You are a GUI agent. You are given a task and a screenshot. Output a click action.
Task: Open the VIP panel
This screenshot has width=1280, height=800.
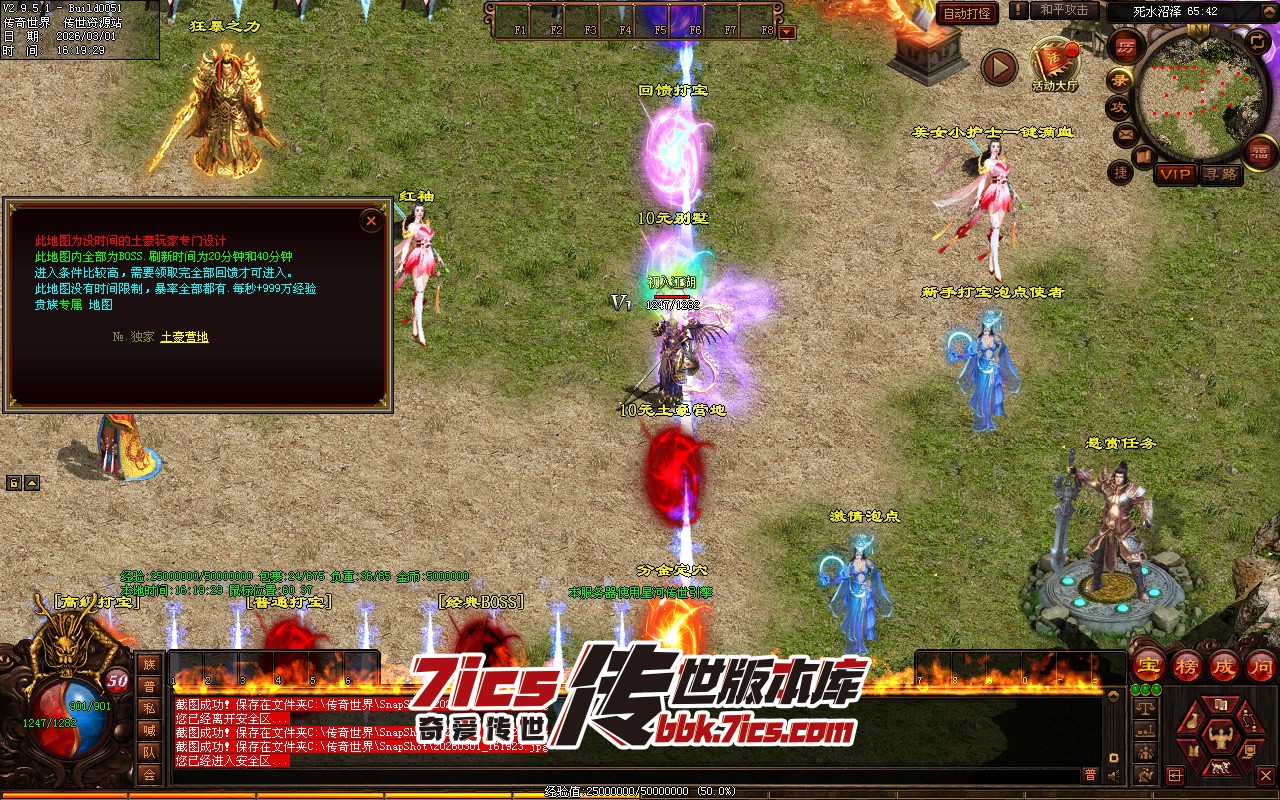(1175, 174)
